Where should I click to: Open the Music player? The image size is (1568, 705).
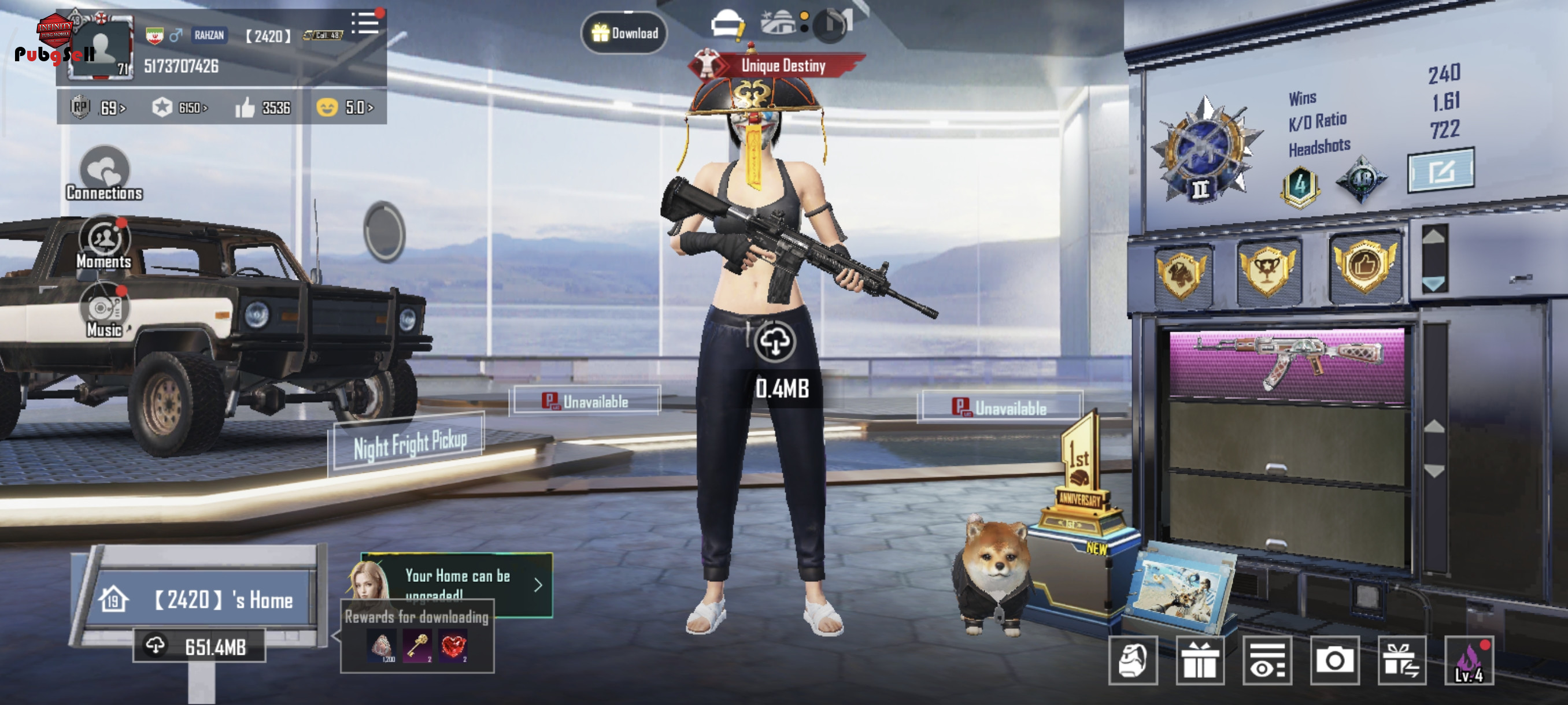click(x=104, y=311)
